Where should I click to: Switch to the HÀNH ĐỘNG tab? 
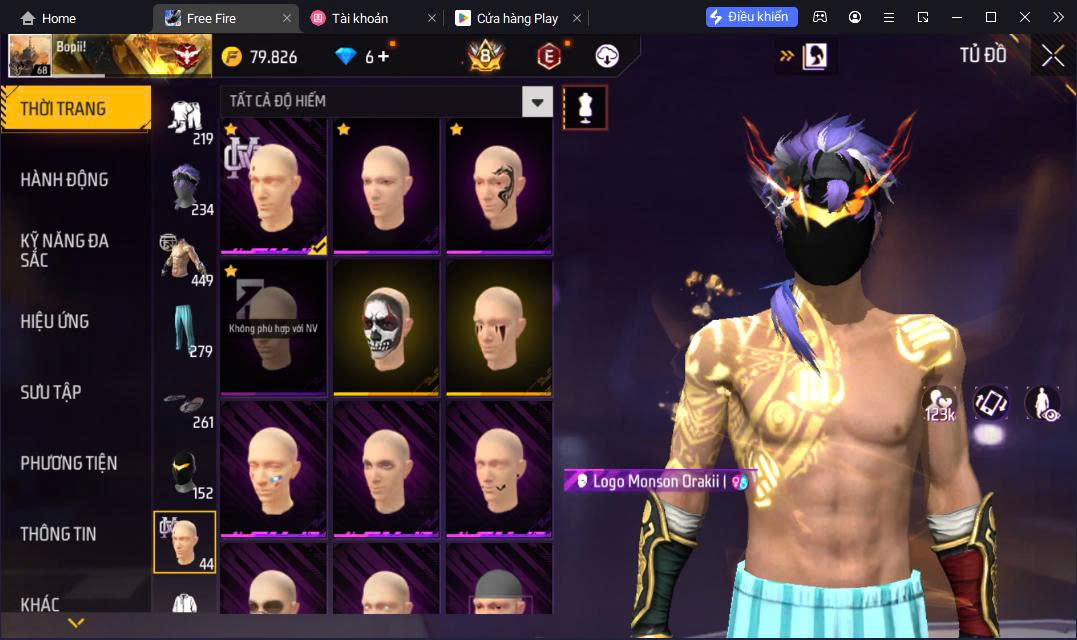point(65,180)
